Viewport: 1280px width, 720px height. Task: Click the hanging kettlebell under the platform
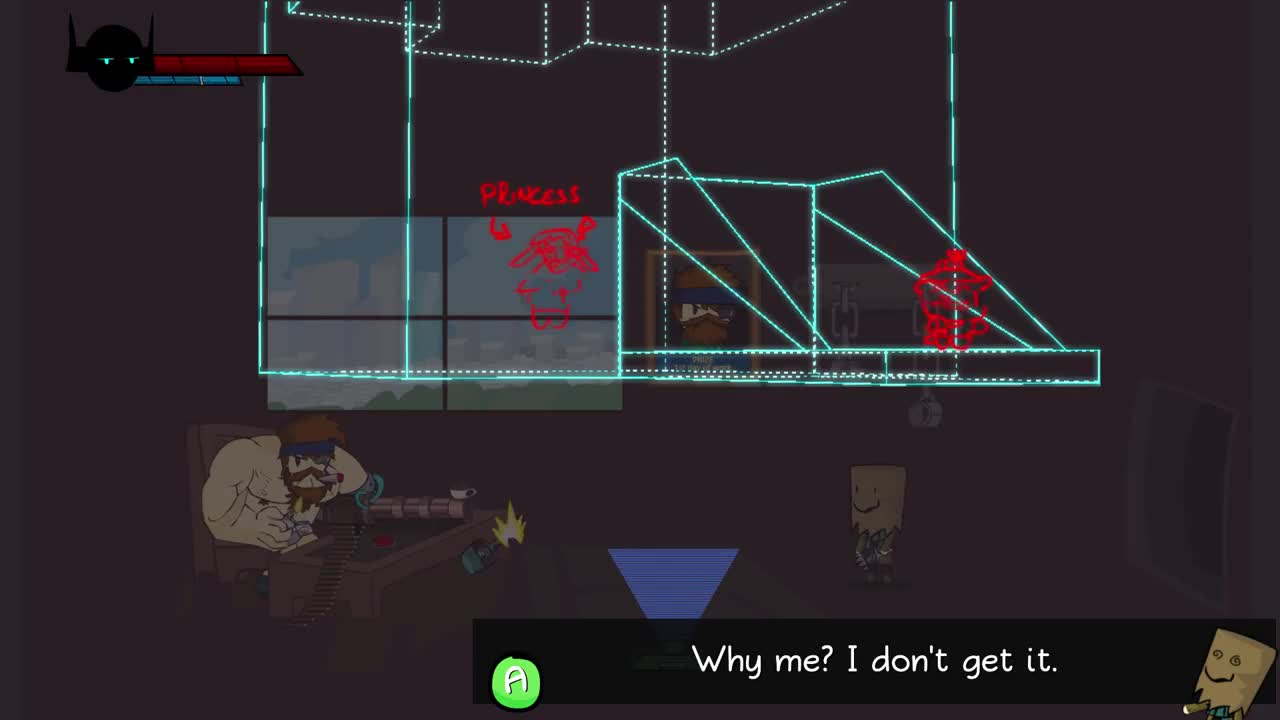[x=925, y=410]
